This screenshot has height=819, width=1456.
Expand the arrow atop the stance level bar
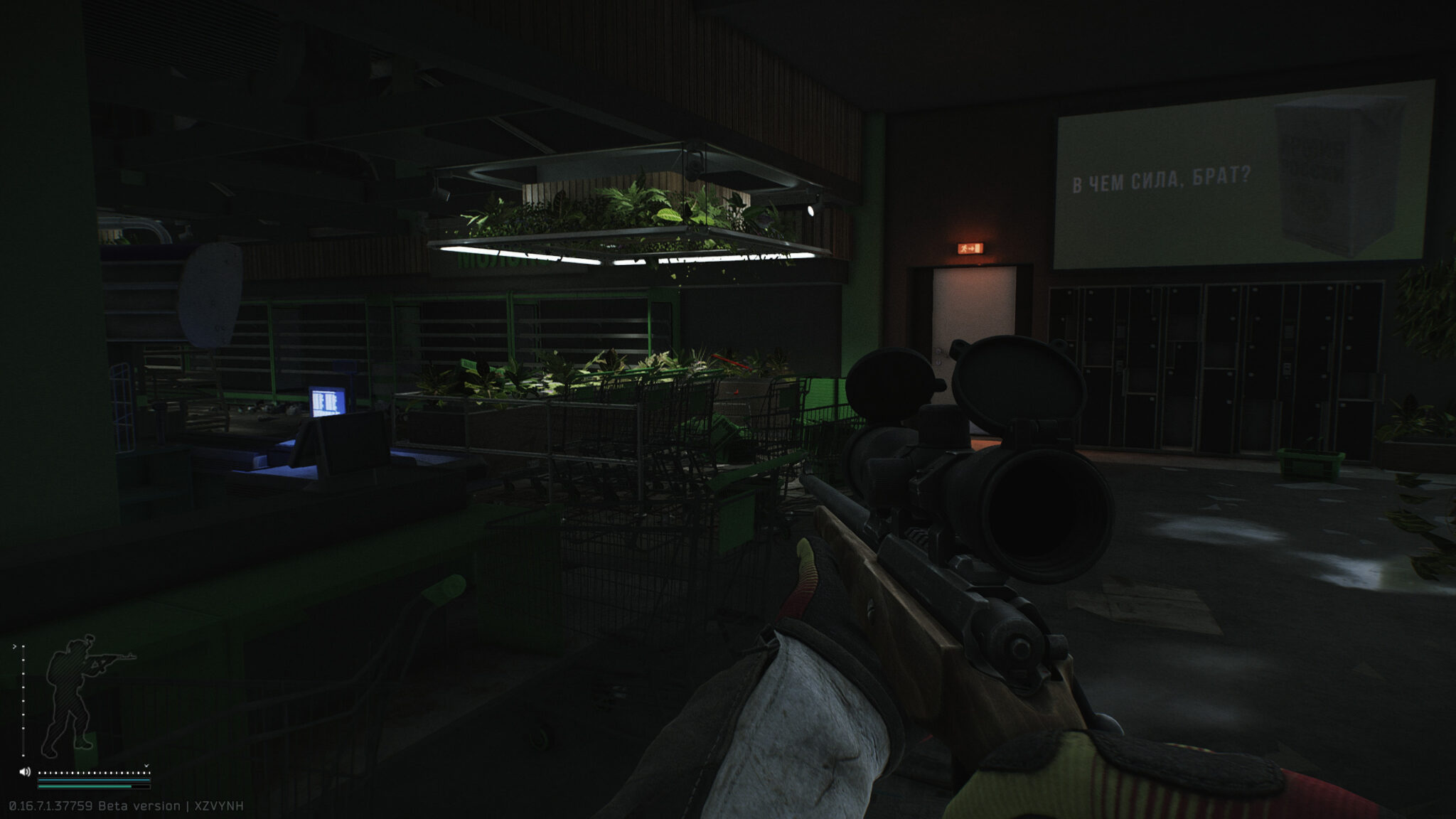[x=15, y=647]
